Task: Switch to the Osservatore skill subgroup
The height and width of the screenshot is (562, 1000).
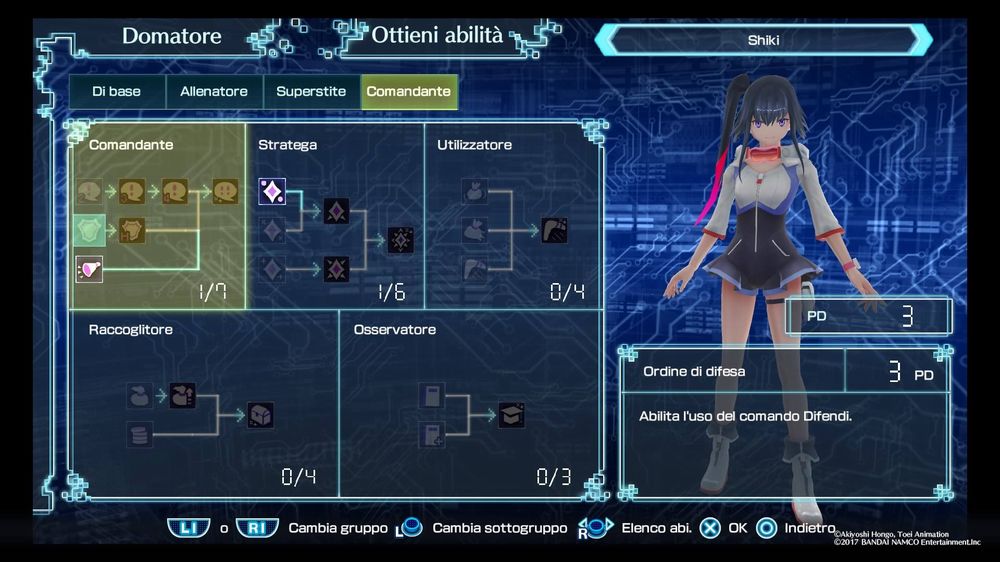Action: point(471,404)
